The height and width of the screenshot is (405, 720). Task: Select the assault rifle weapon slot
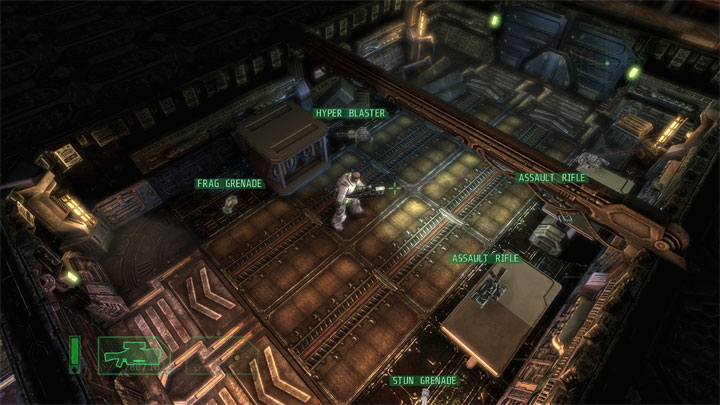click(133, 353)
